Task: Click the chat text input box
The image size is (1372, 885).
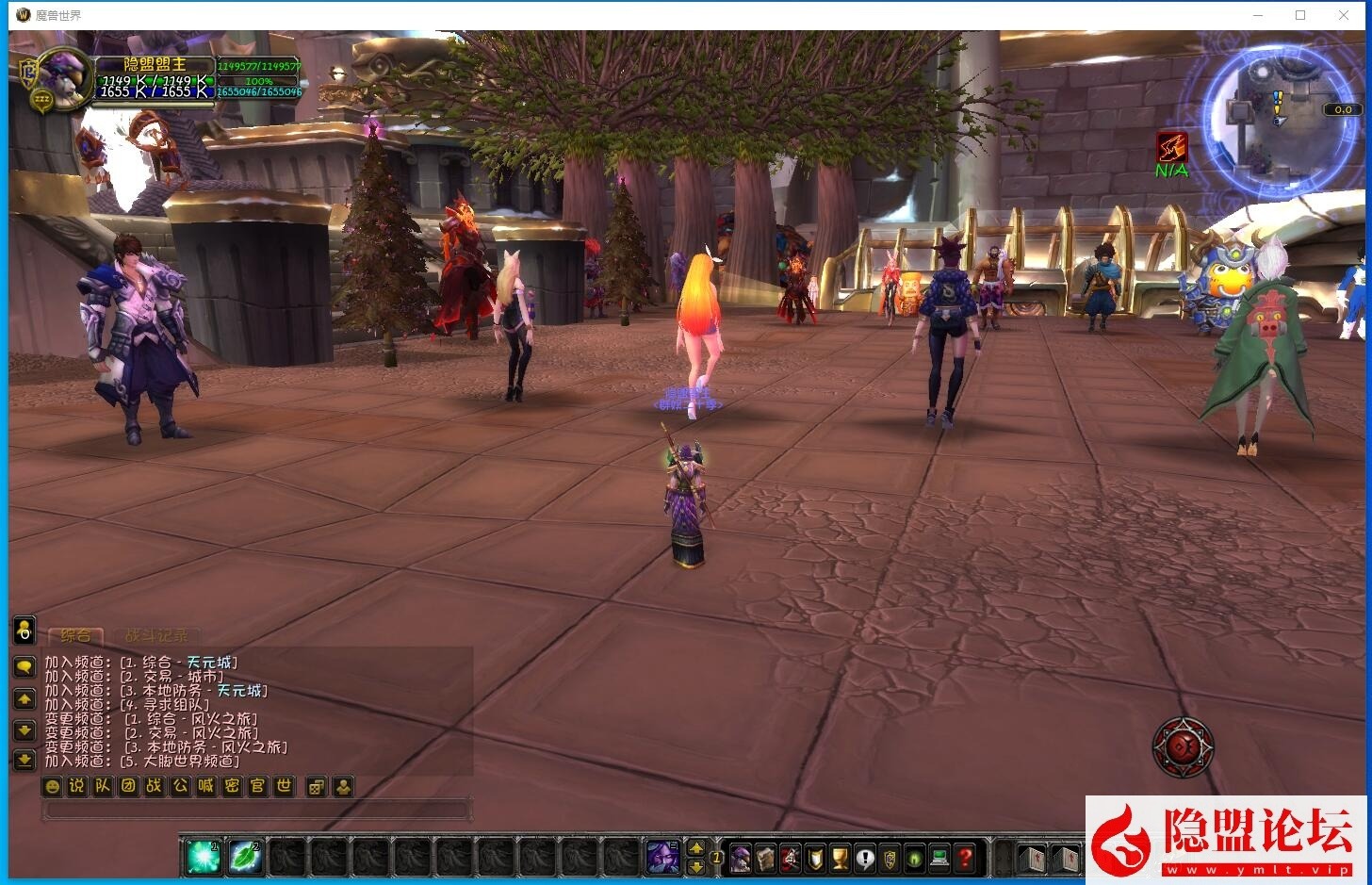Action: coord(256,810)
